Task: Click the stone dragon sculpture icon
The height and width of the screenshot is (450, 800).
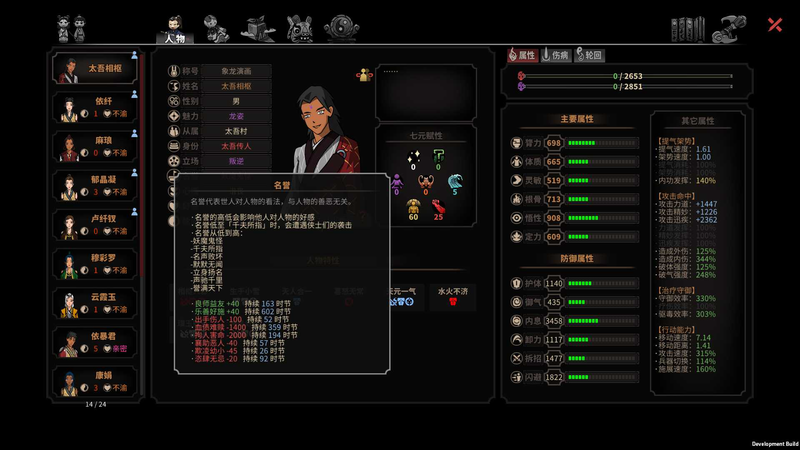Action: click(x=734, y=26)
